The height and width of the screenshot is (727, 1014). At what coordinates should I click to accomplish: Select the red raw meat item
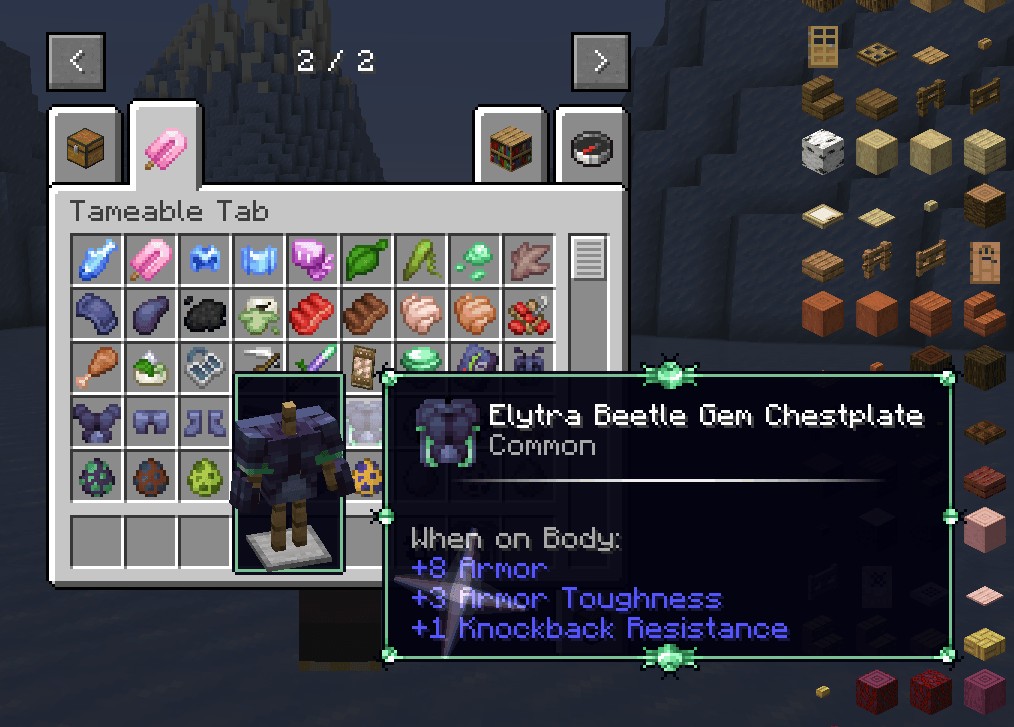click(x=313, y=314)
